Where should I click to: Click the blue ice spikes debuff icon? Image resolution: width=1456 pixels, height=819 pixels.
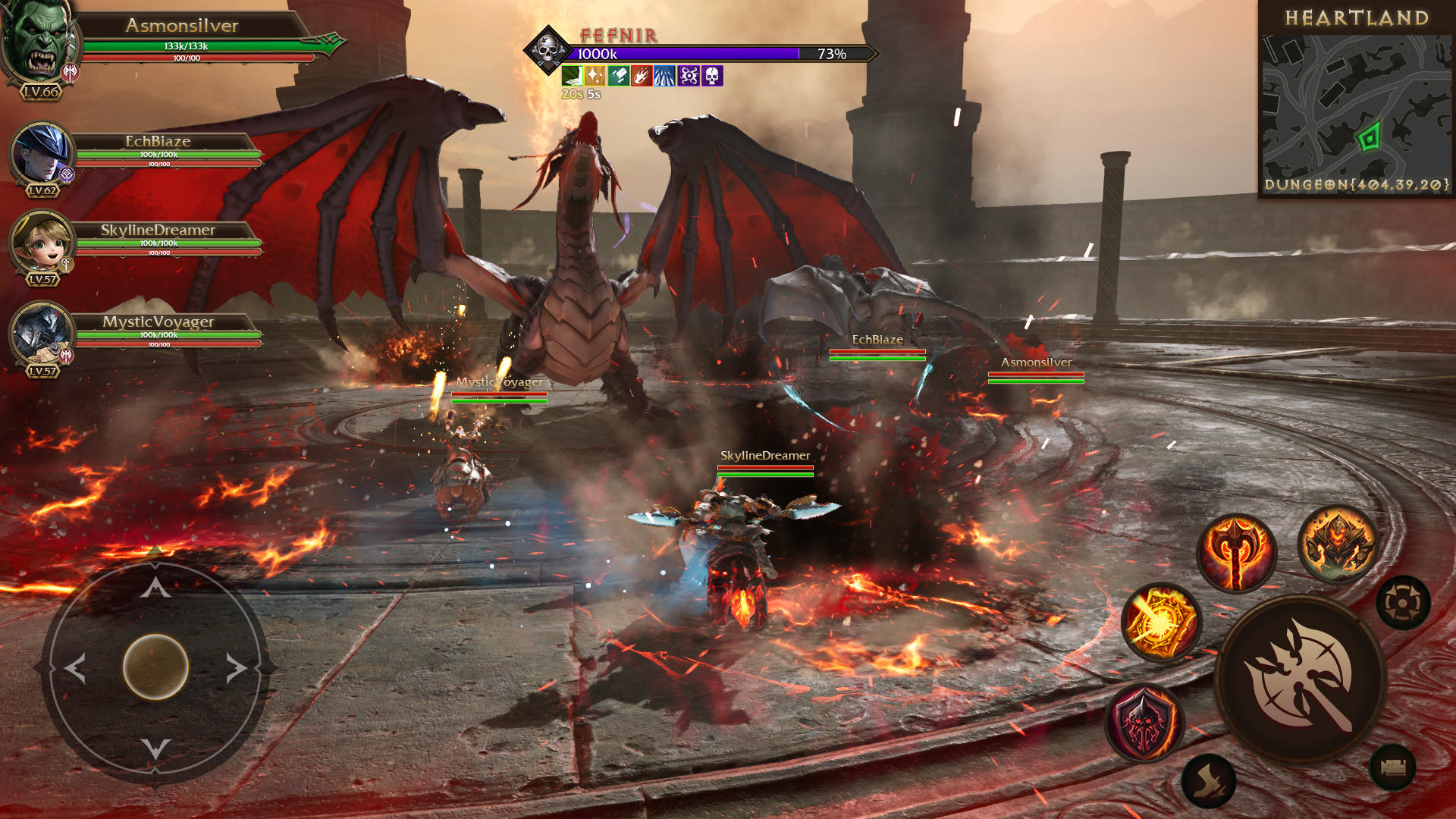664,77
